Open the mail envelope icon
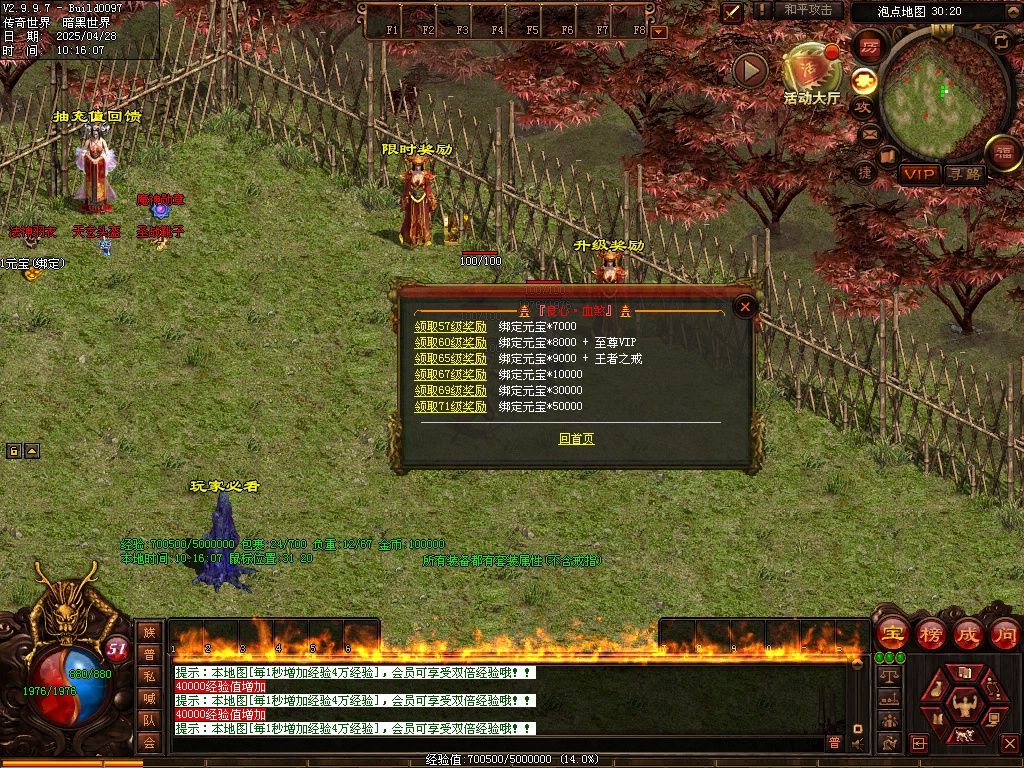The image size is (1024, 768). [x=868, y=133]
